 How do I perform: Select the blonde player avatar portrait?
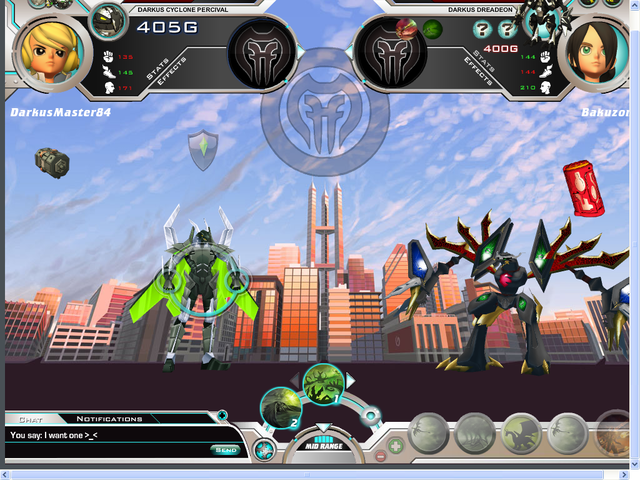tap(46, 50)
